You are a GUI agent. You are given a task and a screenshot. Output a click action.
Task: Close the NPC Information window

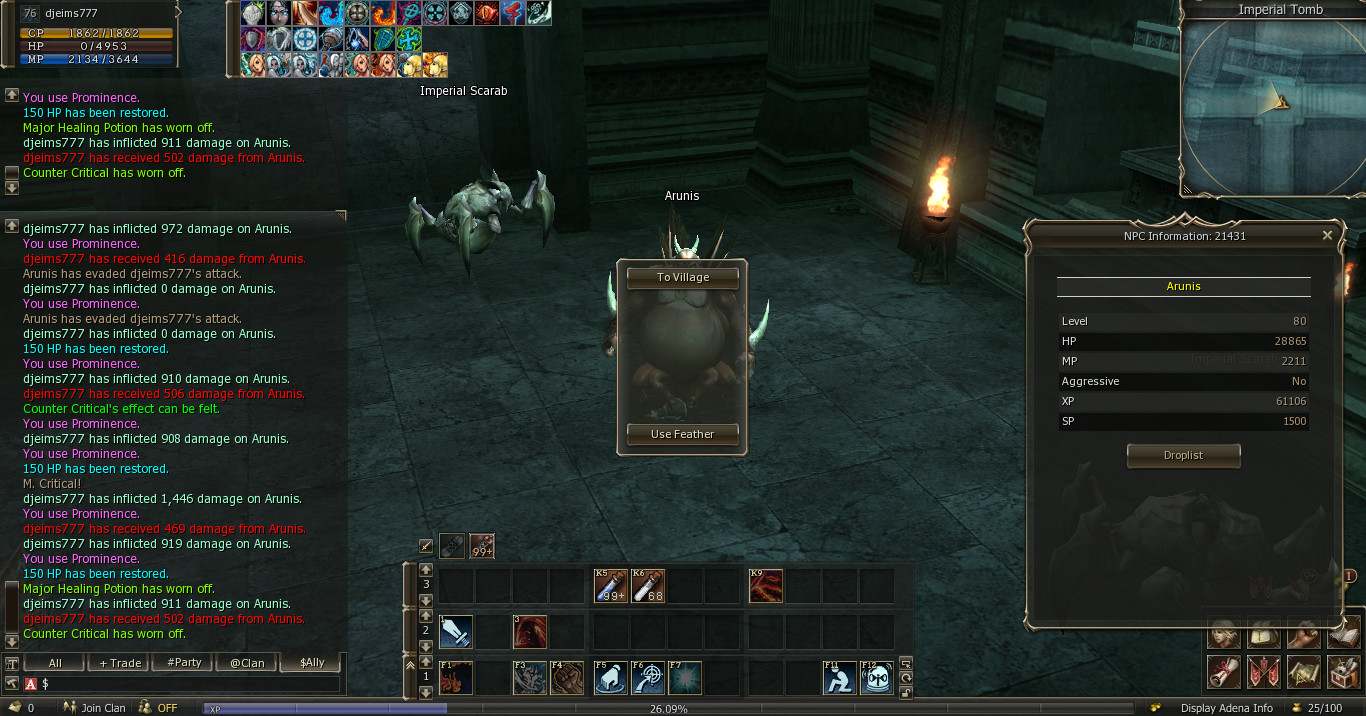(1327, 236)
